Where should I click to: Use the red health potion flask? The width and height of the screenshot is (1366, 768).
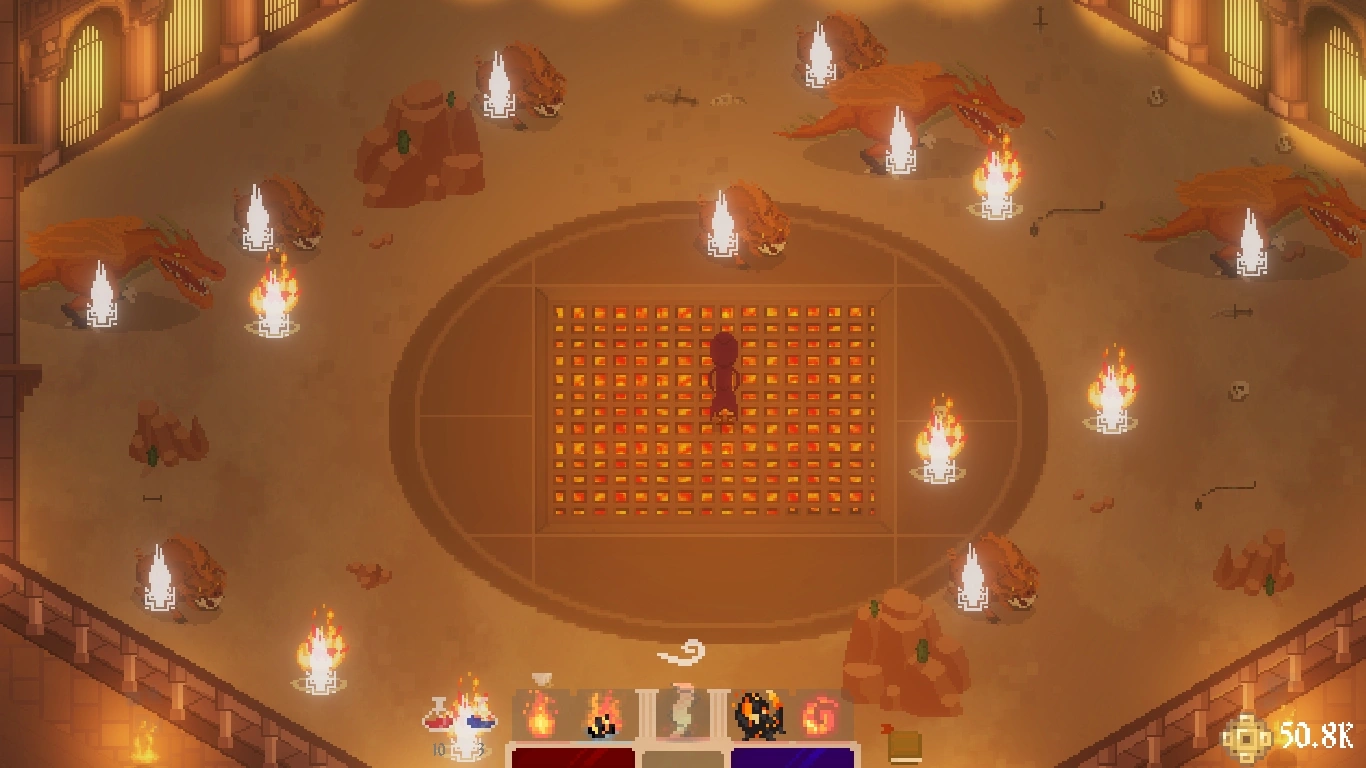(438, 716)
